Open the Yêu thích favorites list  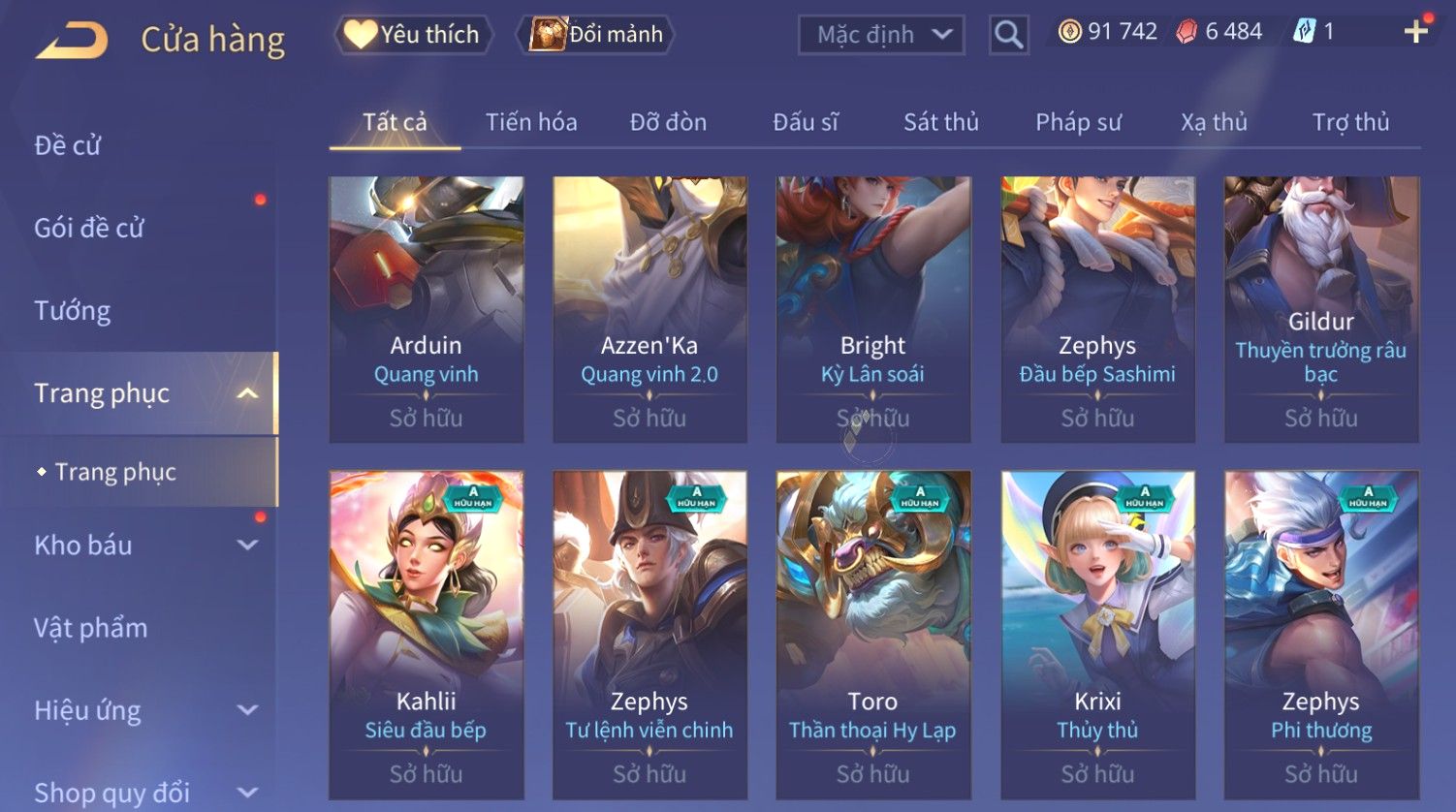coord(413,35)
